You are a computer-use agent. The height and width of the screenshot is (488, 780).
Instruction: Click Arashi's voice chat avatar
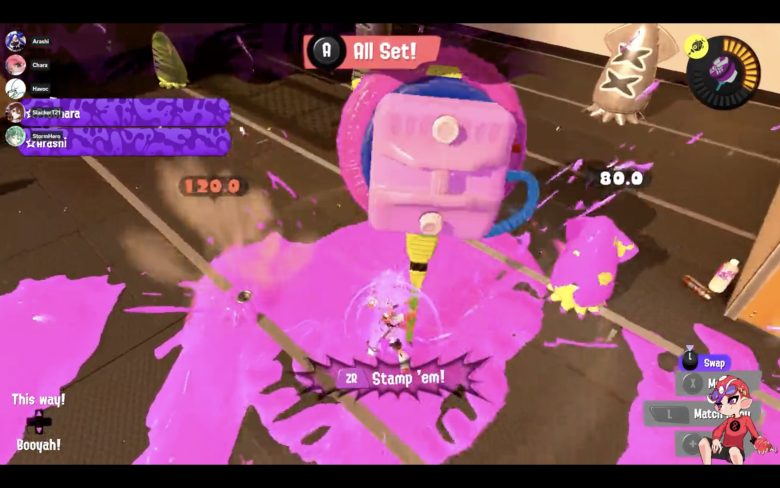15,41
